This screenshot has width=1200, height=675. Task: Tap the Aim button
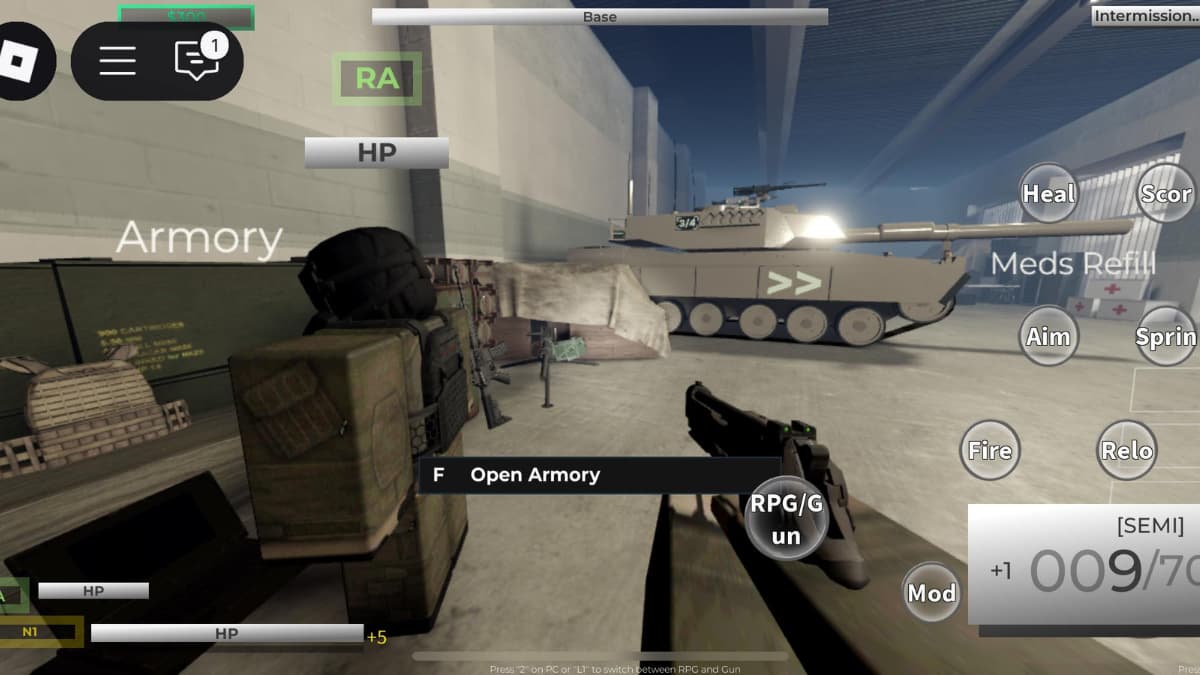[x=1049, y=336]
